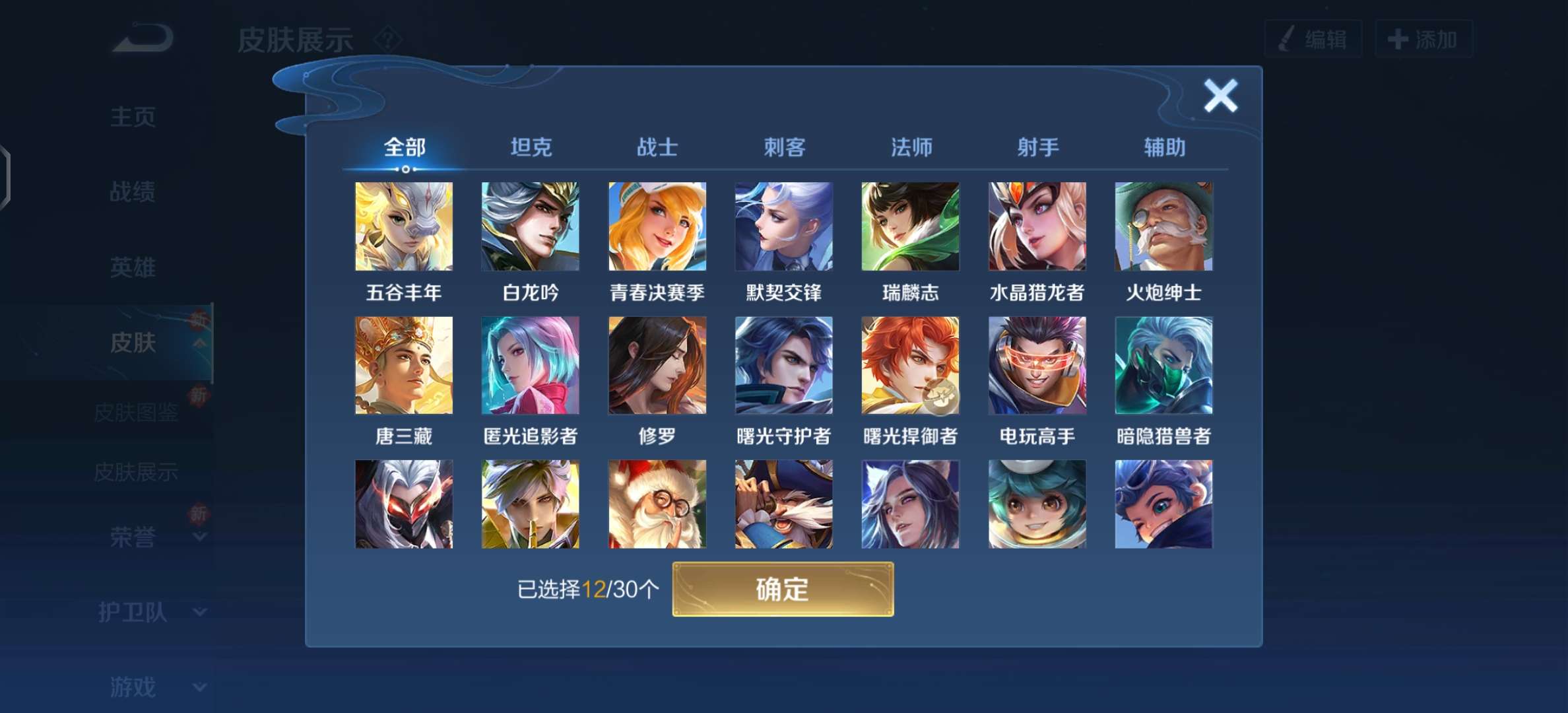The image size is (1568, 713).
Task: Collapse the 荣誉 sidebar chevron
Action: click(x=200, y=537)
